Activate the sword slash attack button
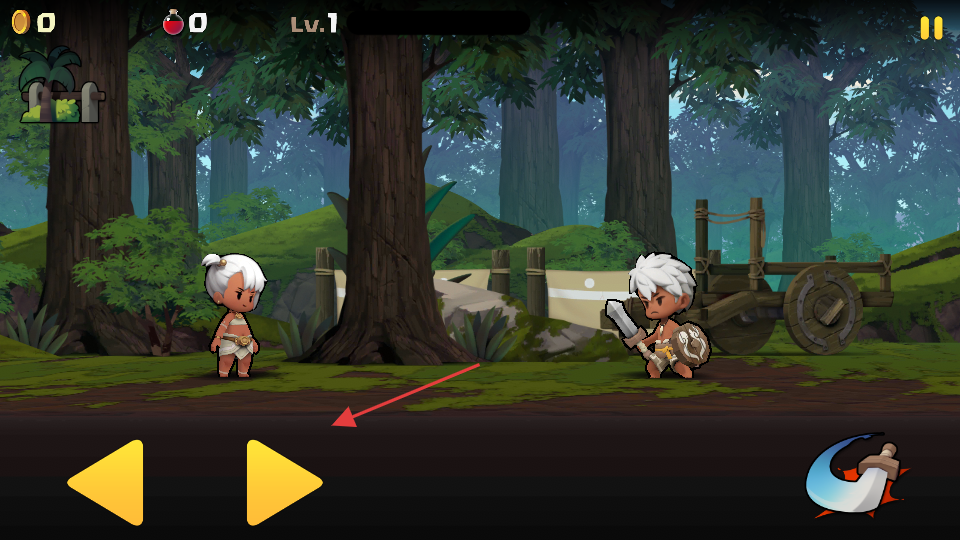The image size is (960, 540). (x=855, y=476)
